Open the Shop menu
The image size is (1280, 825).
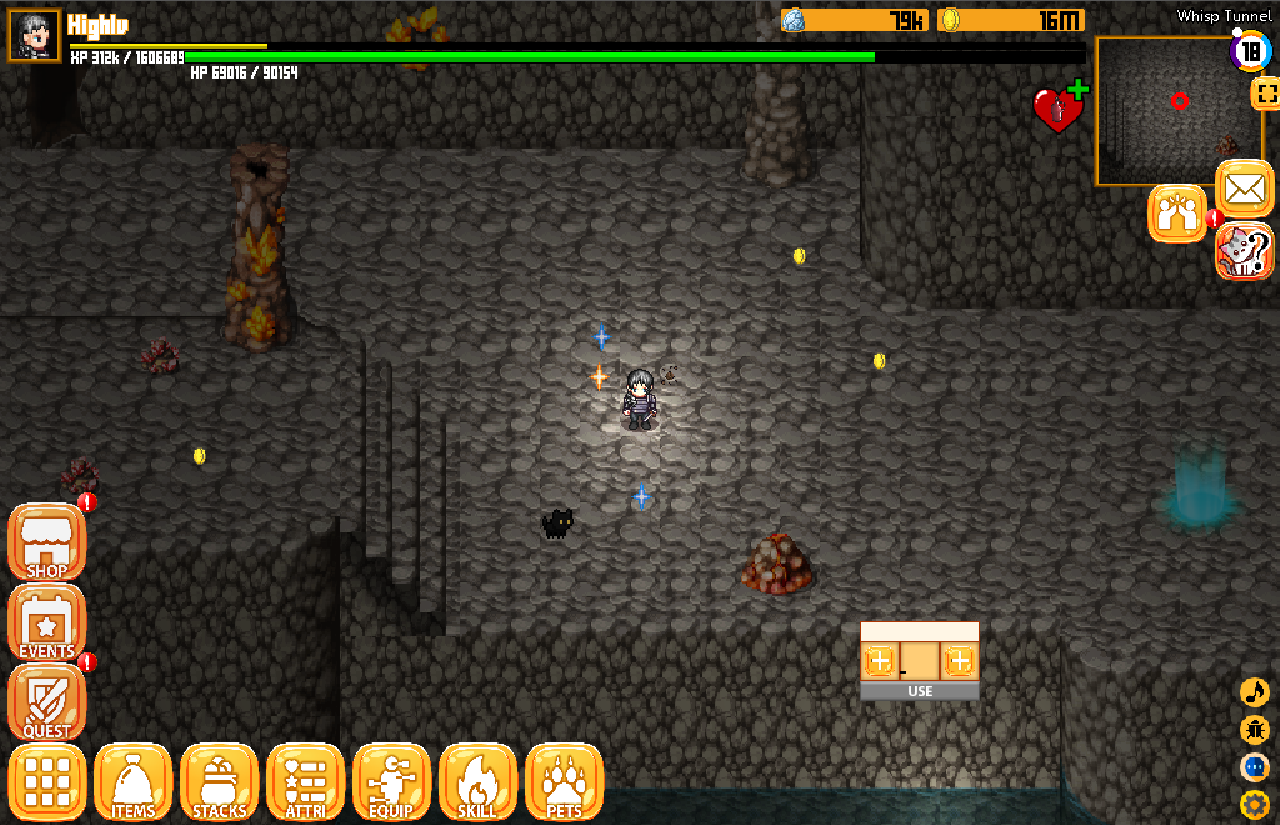[x=47, y=542]
